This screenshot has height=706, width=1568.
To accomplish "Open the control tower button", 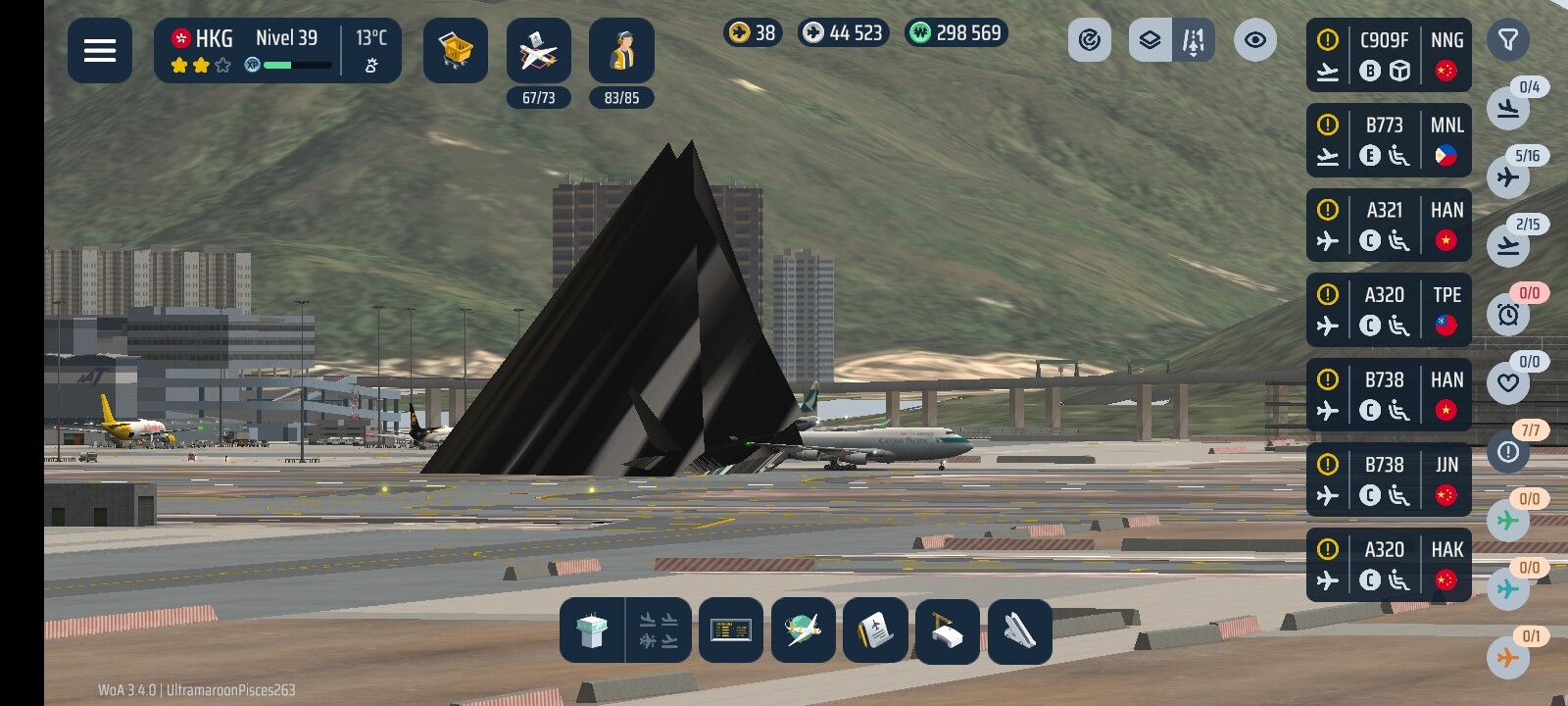I will [x=592, y=630].
